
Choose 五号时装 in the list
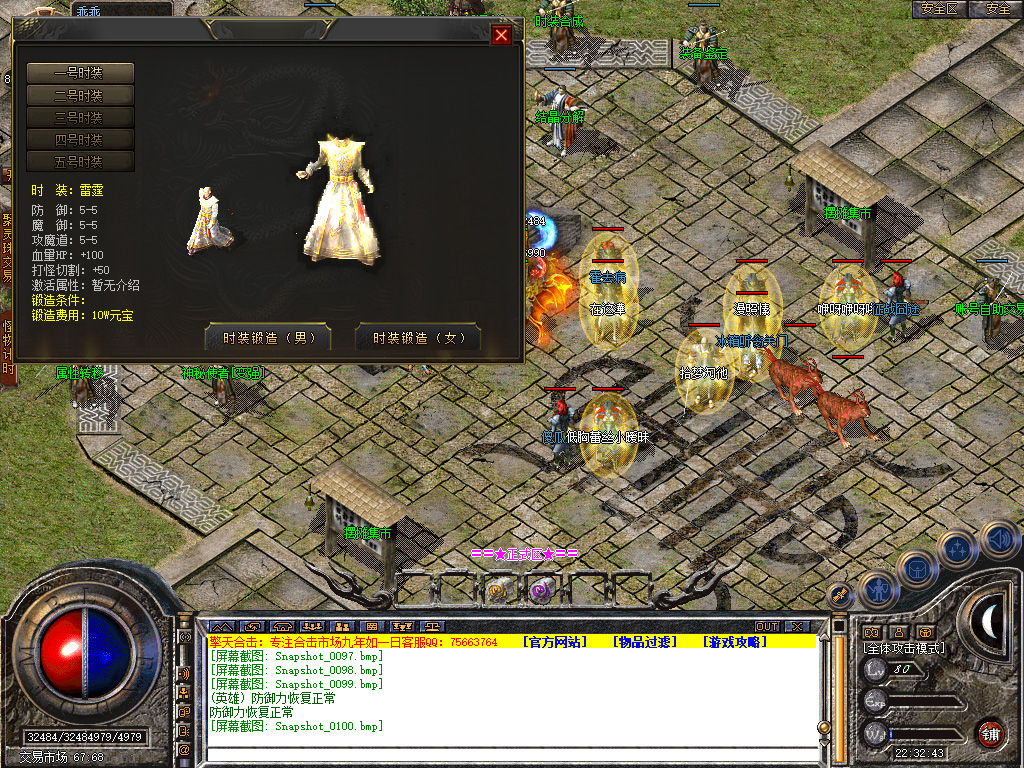80,161
